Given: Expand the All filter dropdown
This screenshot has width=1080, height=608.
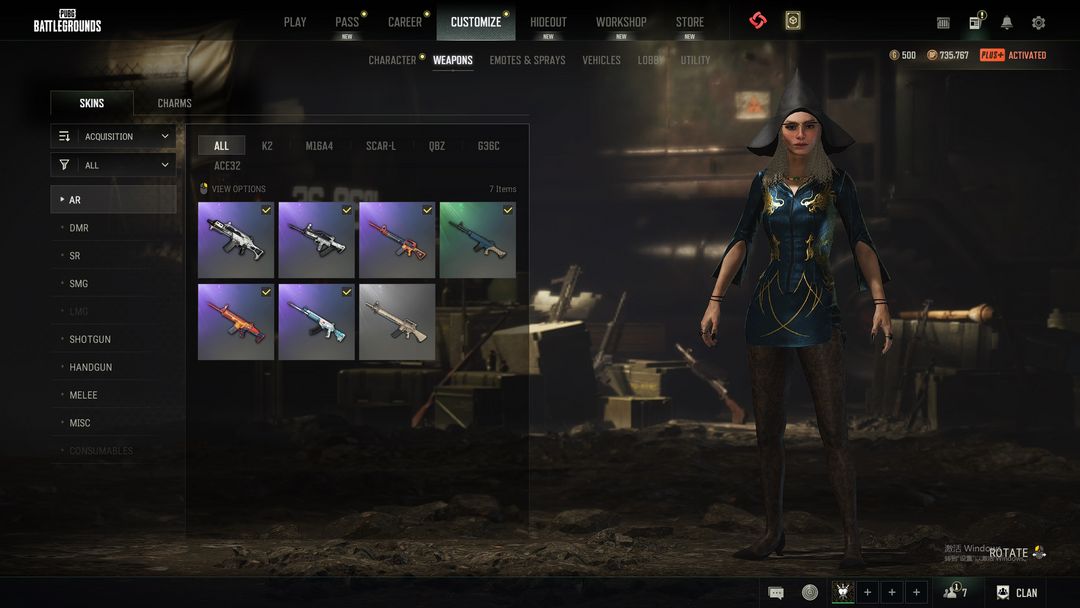Looking at the screenshot, I should (113, 165).
